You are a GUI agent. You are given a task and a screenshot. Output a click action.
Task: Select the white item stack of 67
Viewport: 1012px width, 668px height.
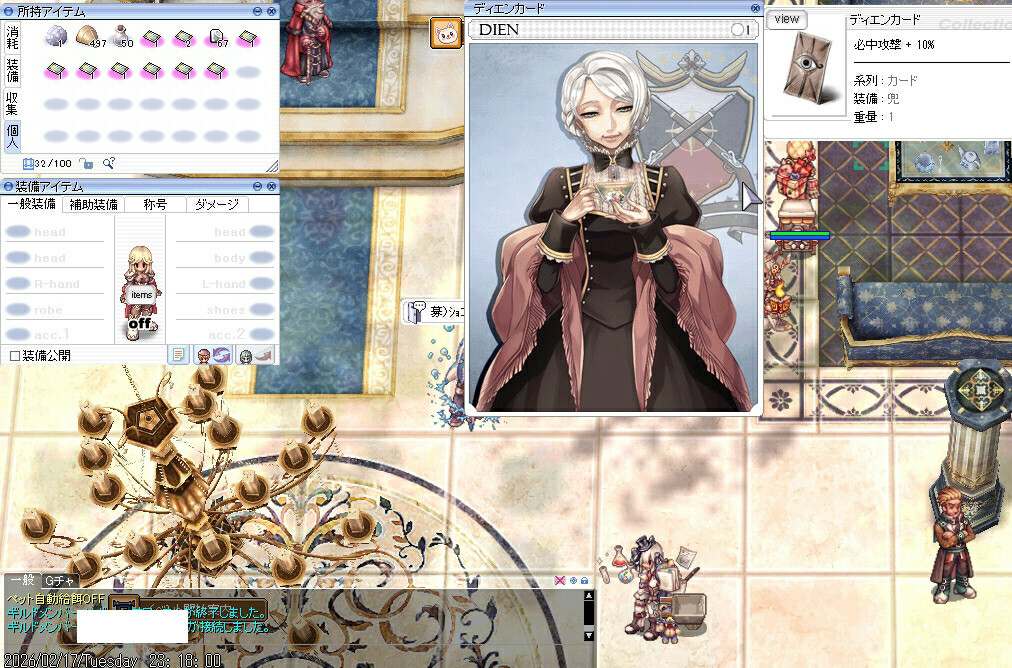218,37
